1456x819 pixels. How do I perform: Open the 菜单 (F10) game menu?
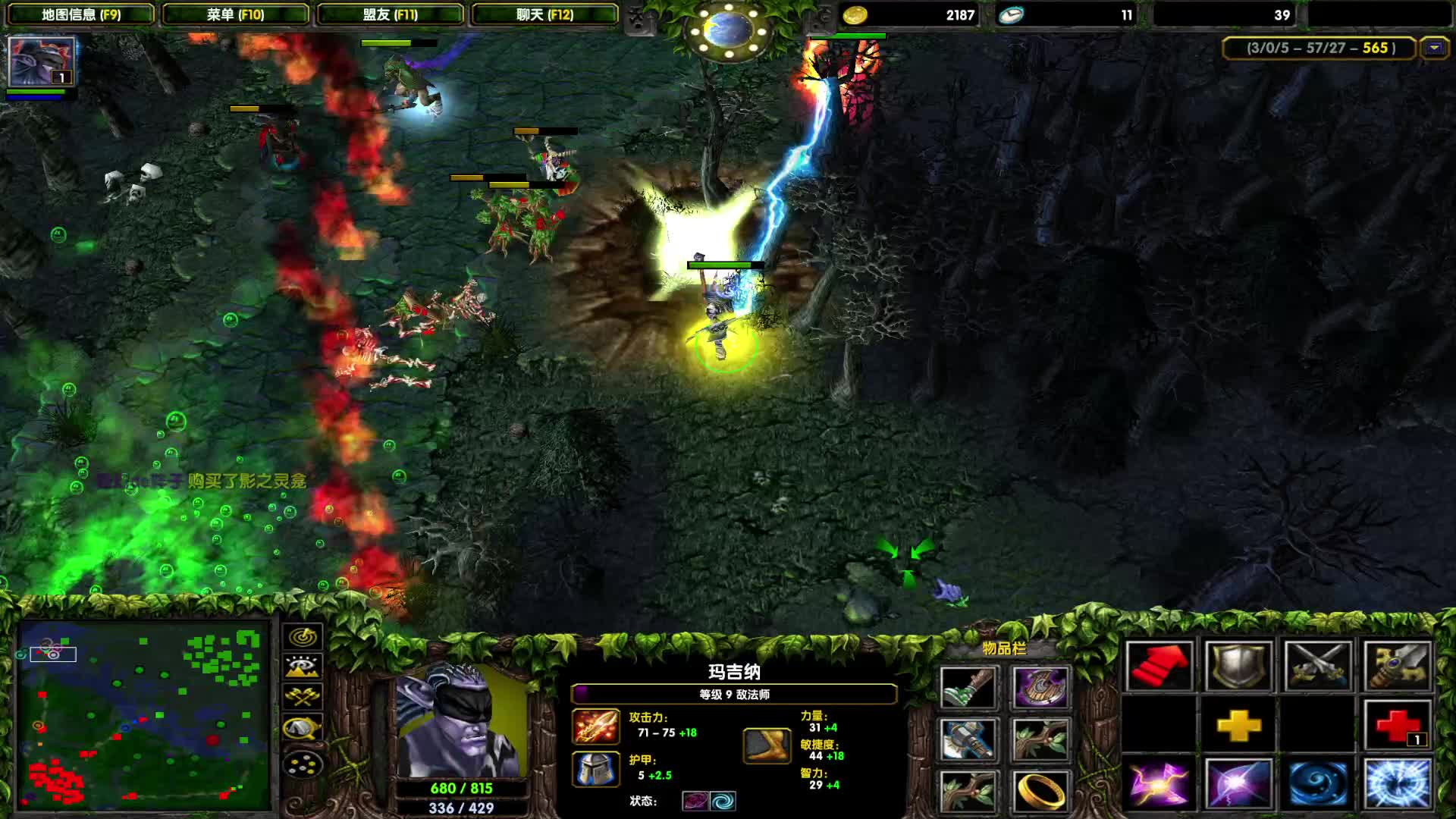(x=235, y=14)
